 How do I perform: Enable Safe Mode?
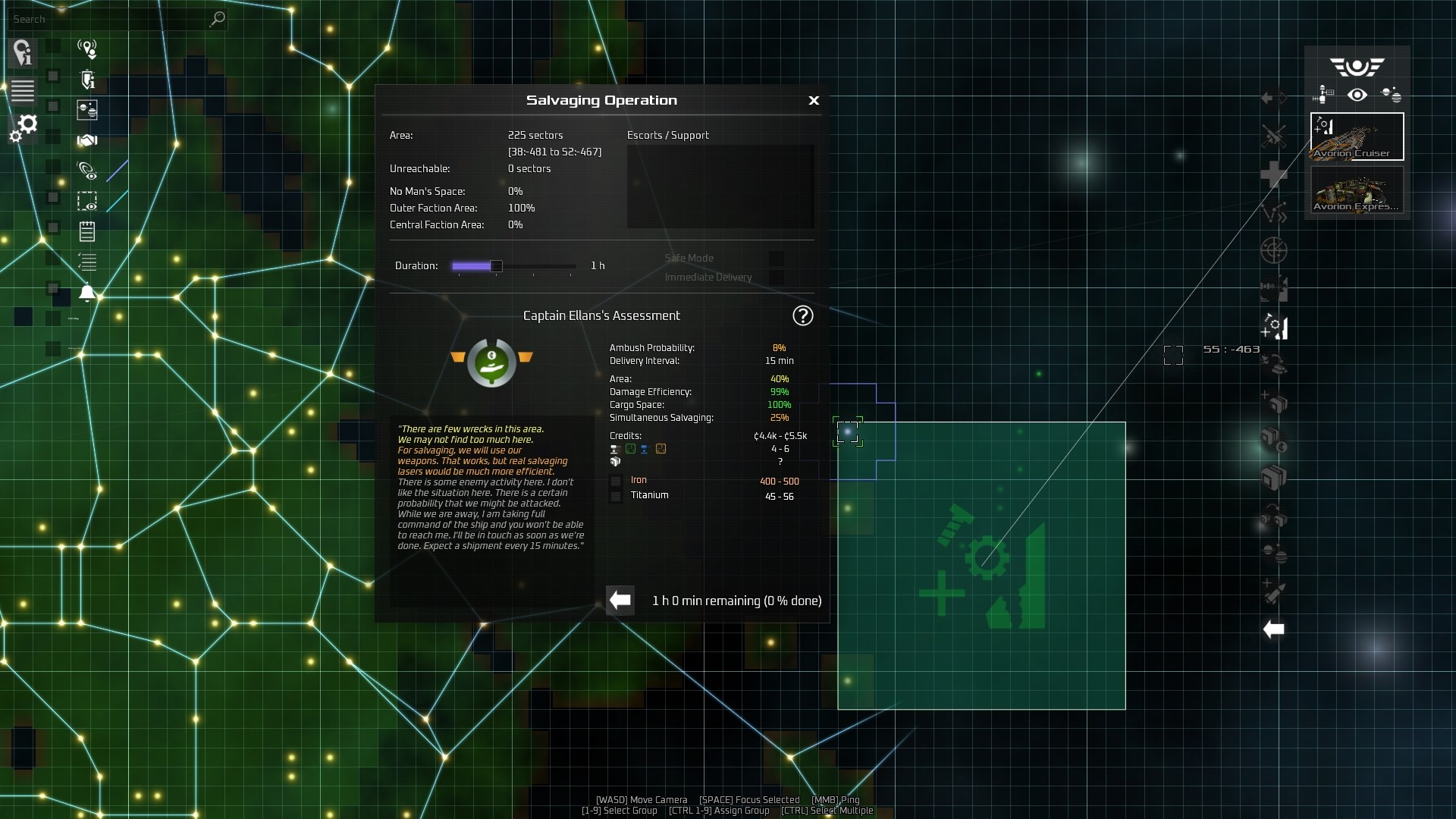pos(777,258)
